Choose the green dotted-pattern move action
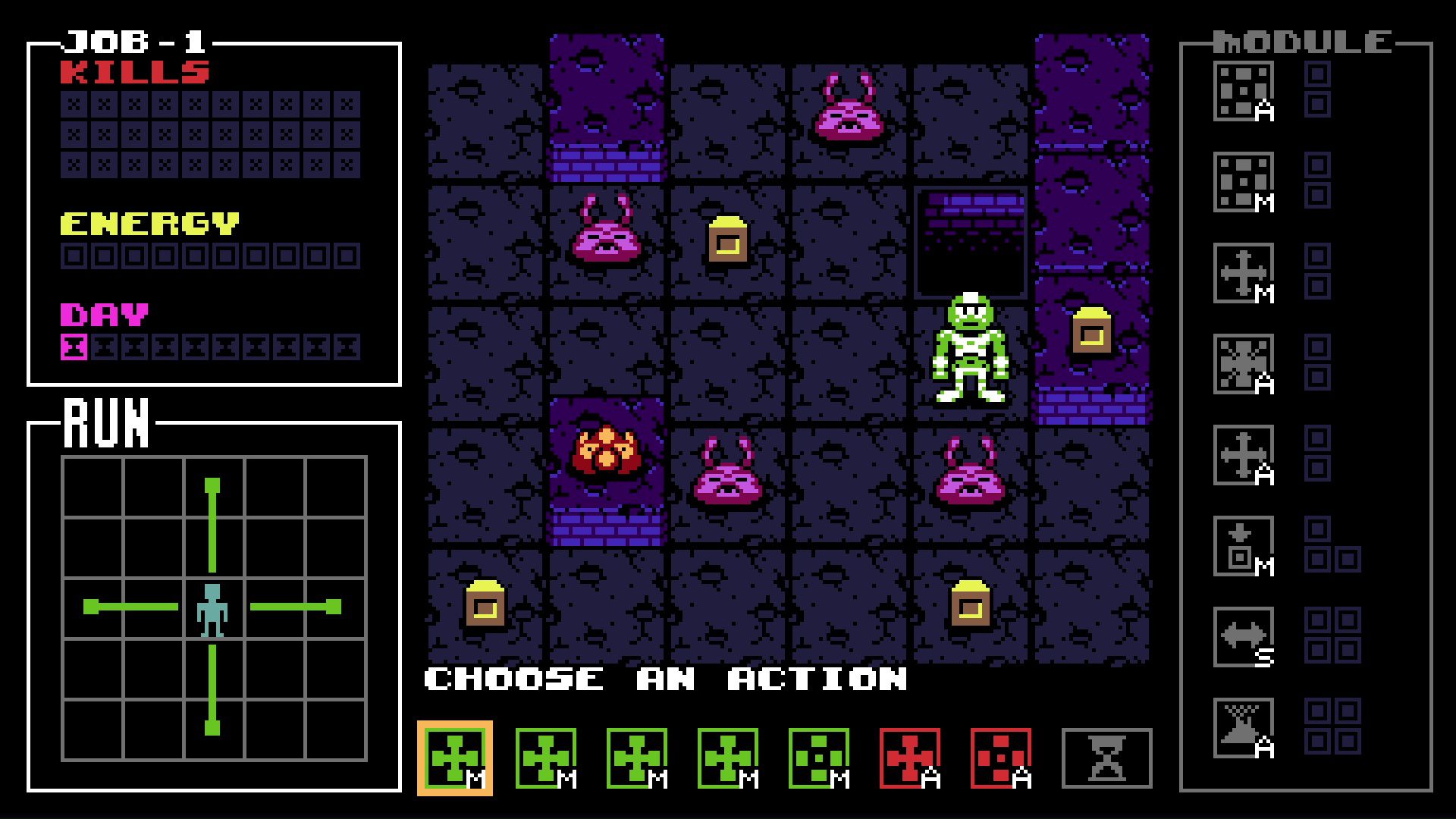 coord(819,758)
